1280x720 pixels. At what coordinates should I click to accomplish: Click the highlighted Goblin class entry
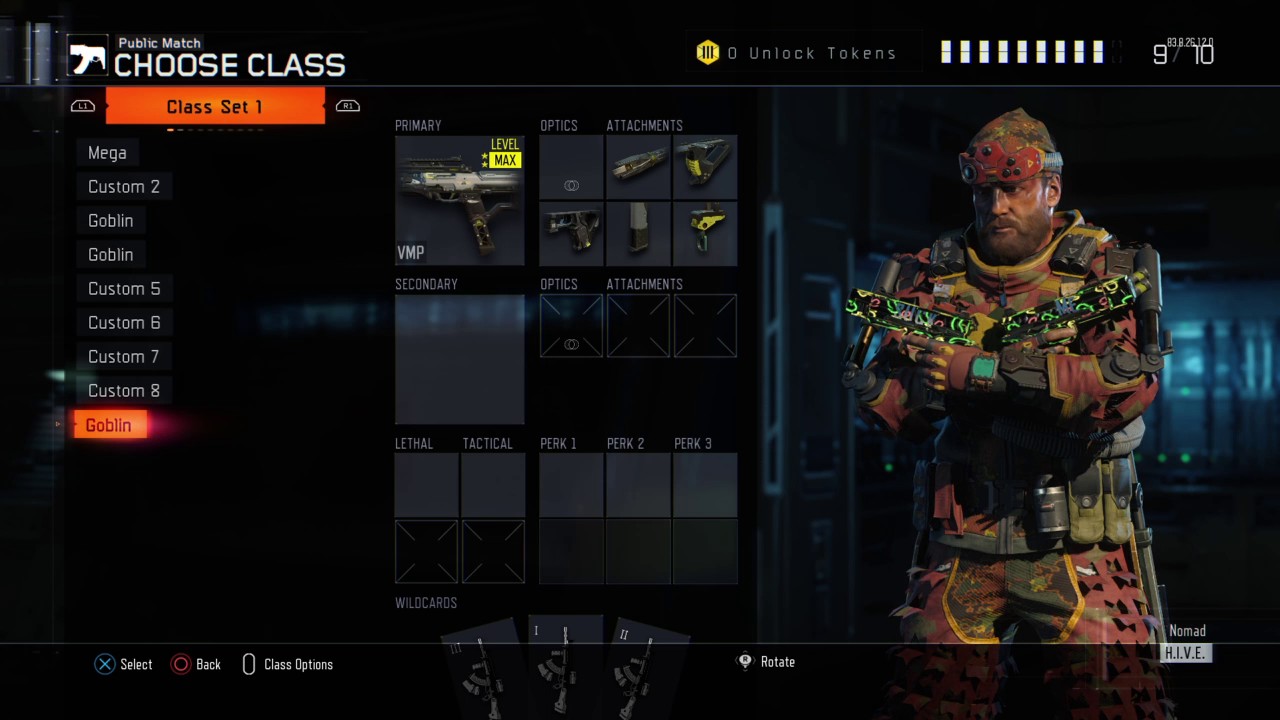point(109,425)
